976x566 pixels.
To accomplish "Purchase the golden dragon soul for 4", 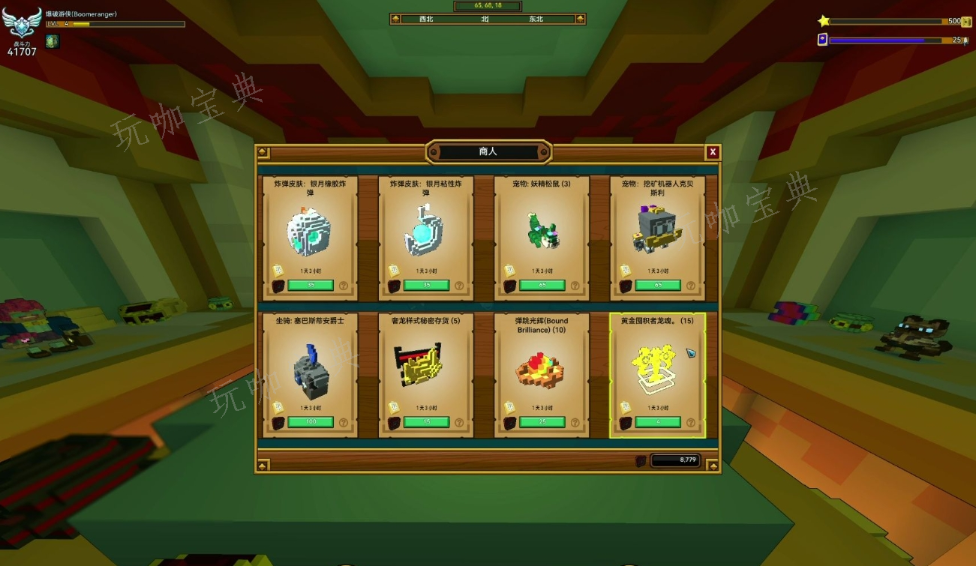I will click(657, 422).
